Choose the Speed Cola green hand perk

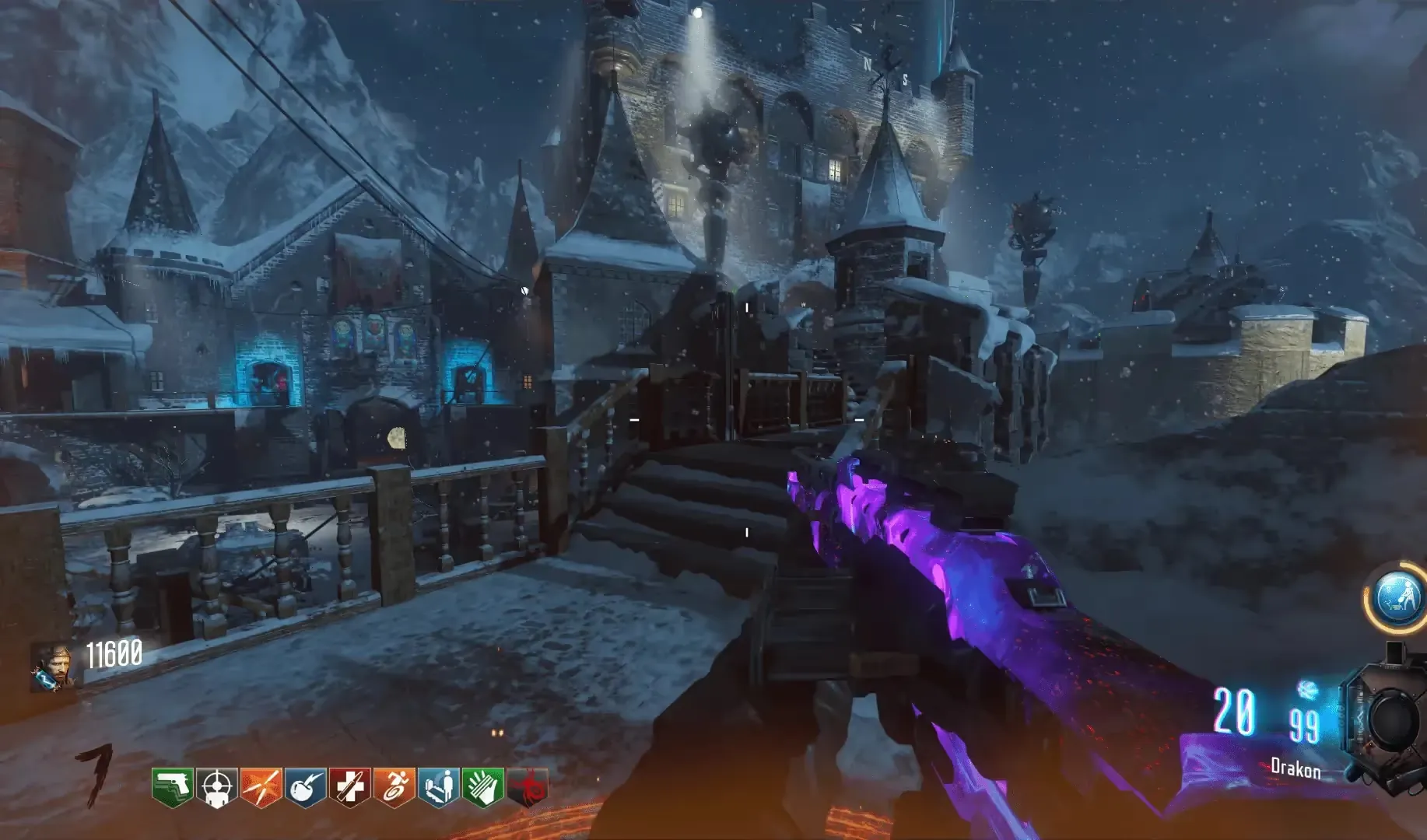[x=482, y=786]
